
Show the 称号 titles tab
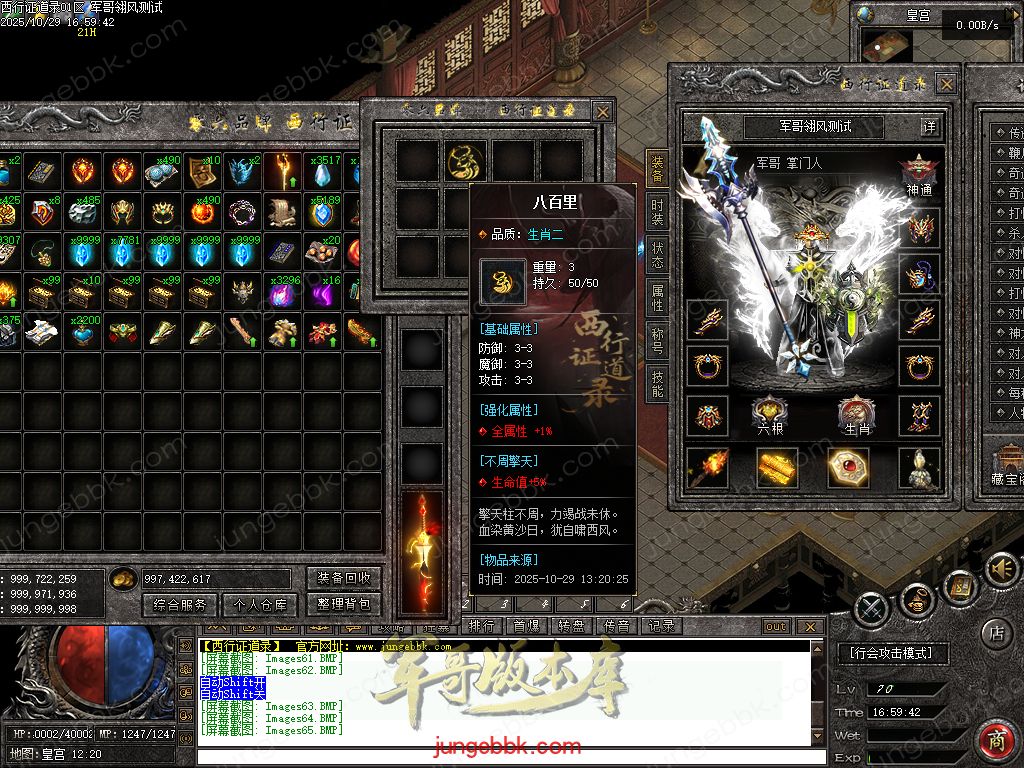click(x=657, y=340)
